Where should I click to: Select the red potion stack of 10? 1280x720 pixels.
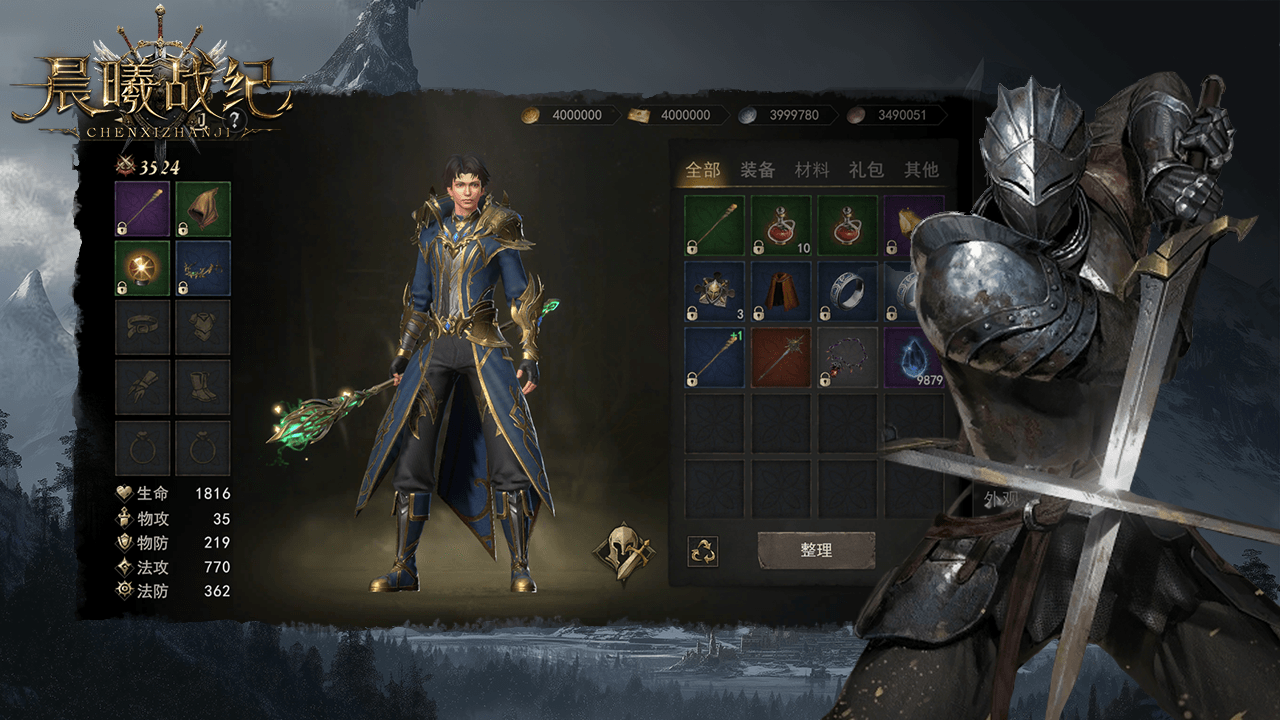coord(781,225)
